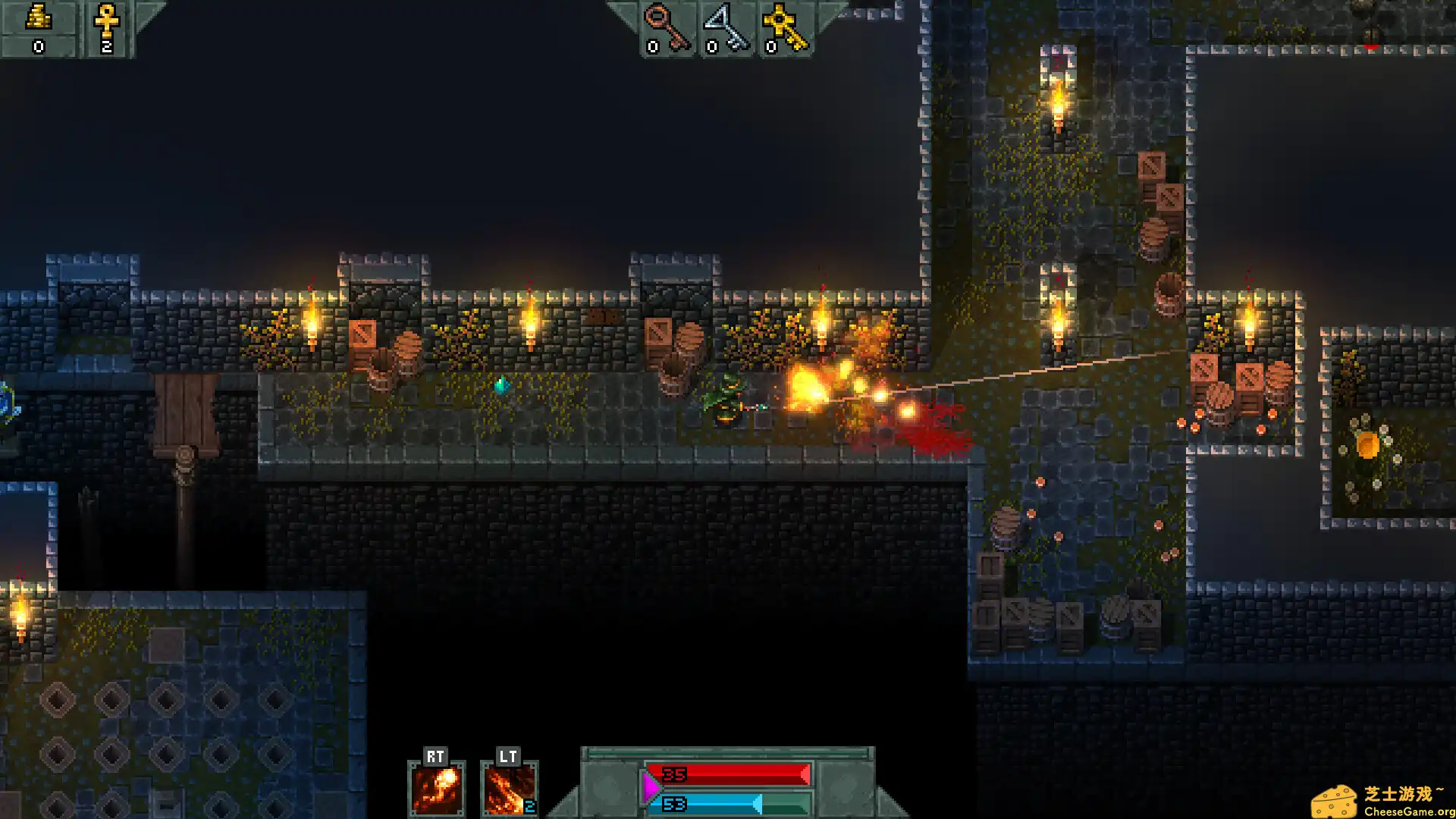Select the flame breath skill icon
This screenshot has width=1456, height=819.
509,789
